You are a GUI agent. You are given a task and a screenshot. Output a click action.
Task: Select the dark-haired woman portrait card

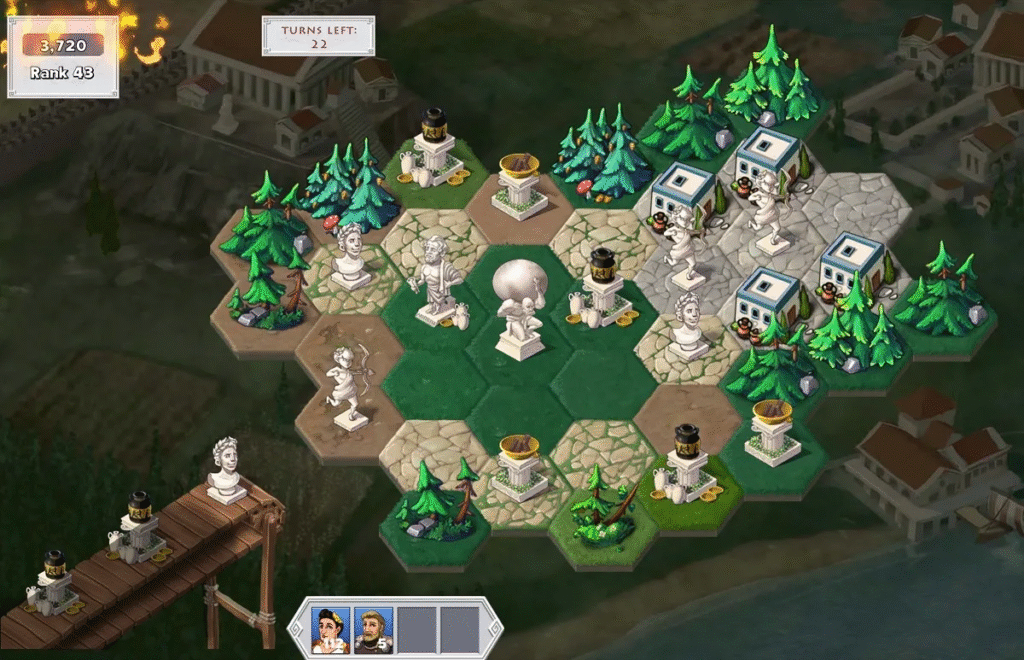tap(331, 628)
